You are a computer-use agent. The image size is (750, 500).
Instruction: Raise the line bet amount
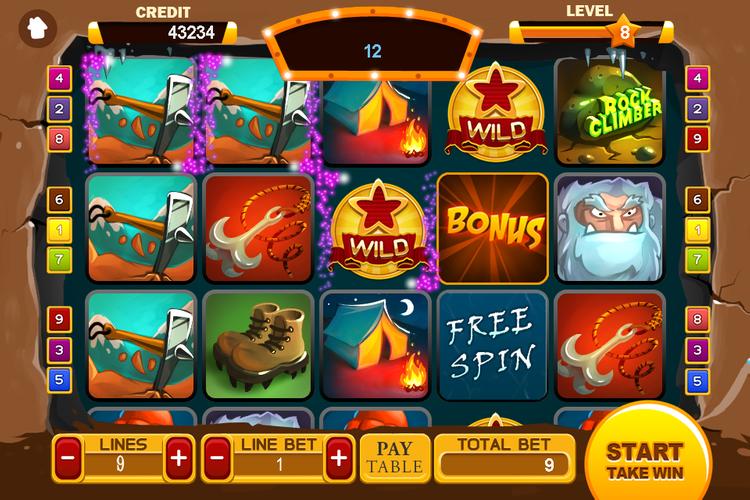tap(338, 459)
